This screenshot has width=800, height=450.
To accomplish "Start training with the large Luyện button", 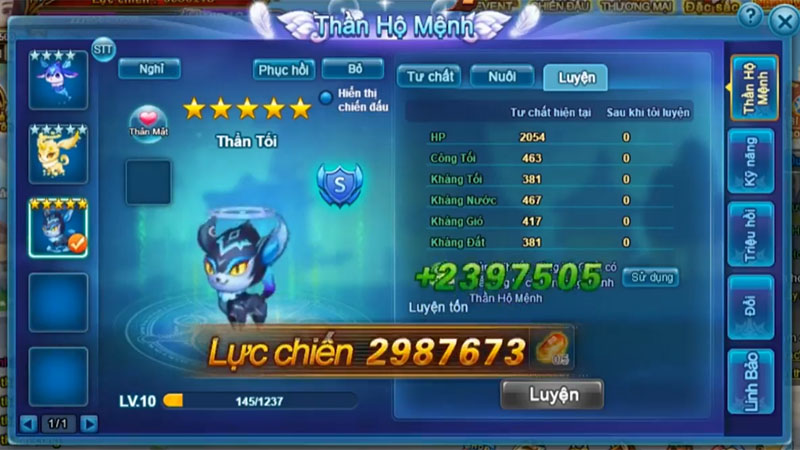I will 552,395.
